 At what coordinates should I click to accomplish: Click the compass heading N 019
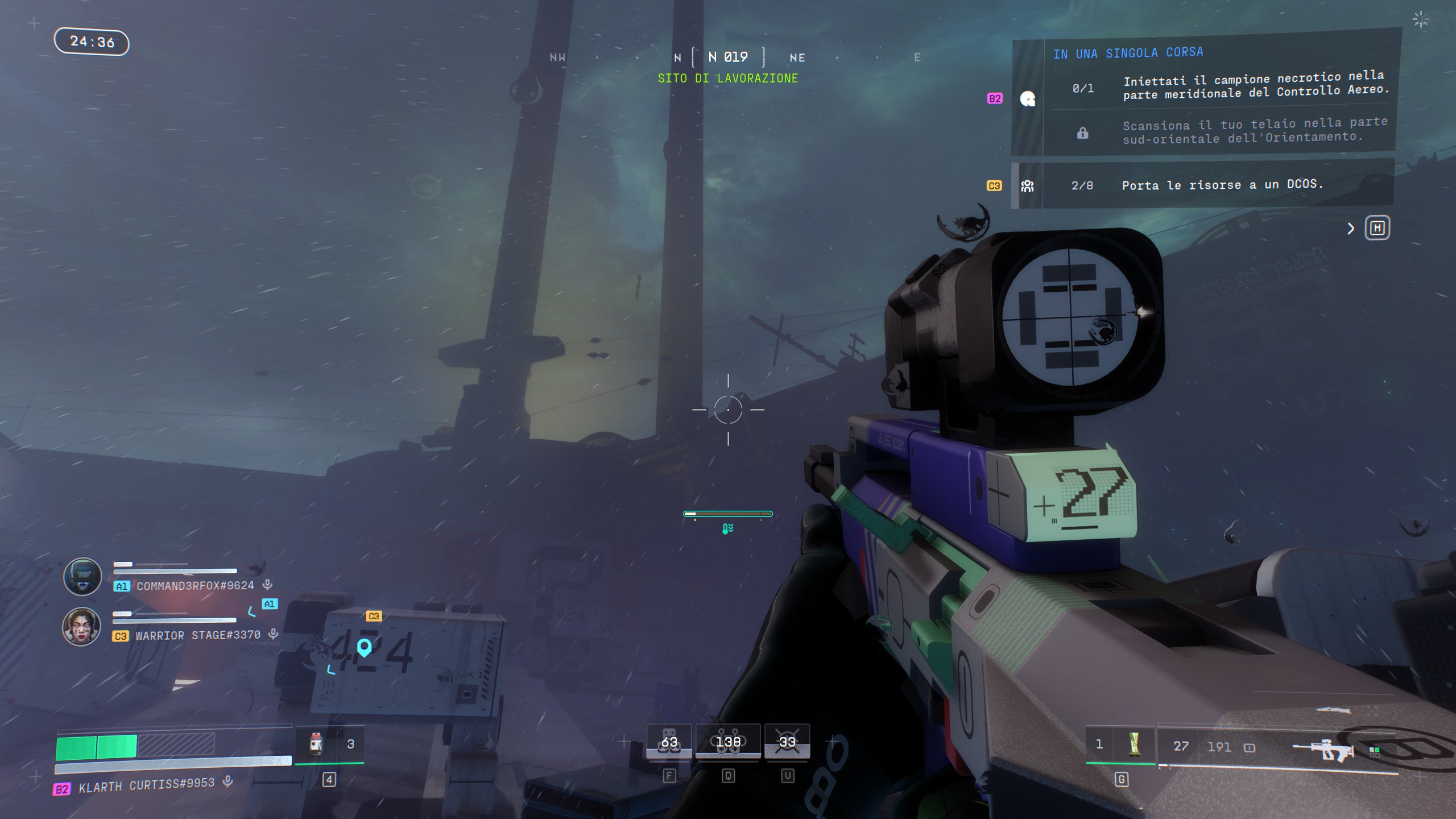pos(728,57)
